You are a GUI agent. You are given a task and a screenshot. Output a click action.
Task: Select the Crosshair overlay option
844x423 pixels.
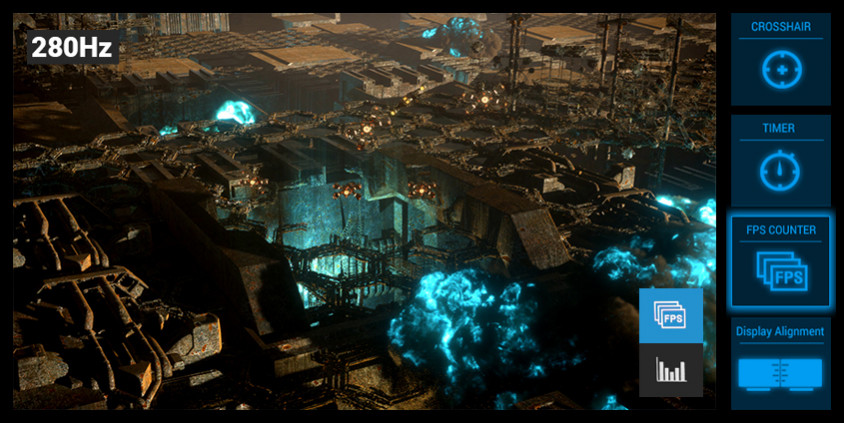(x=780, y=60)
